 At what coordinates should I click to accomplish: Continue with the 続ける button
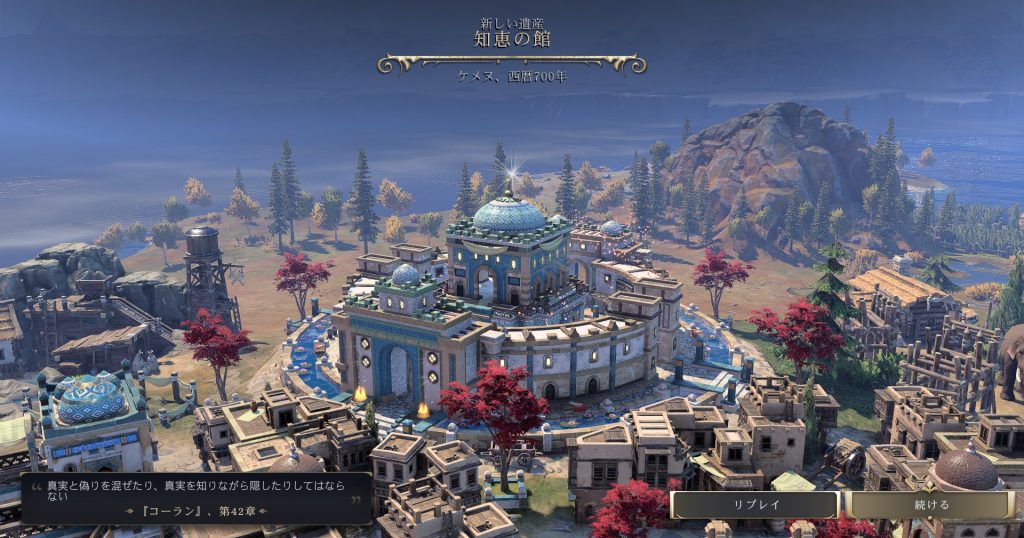[931, 505]
